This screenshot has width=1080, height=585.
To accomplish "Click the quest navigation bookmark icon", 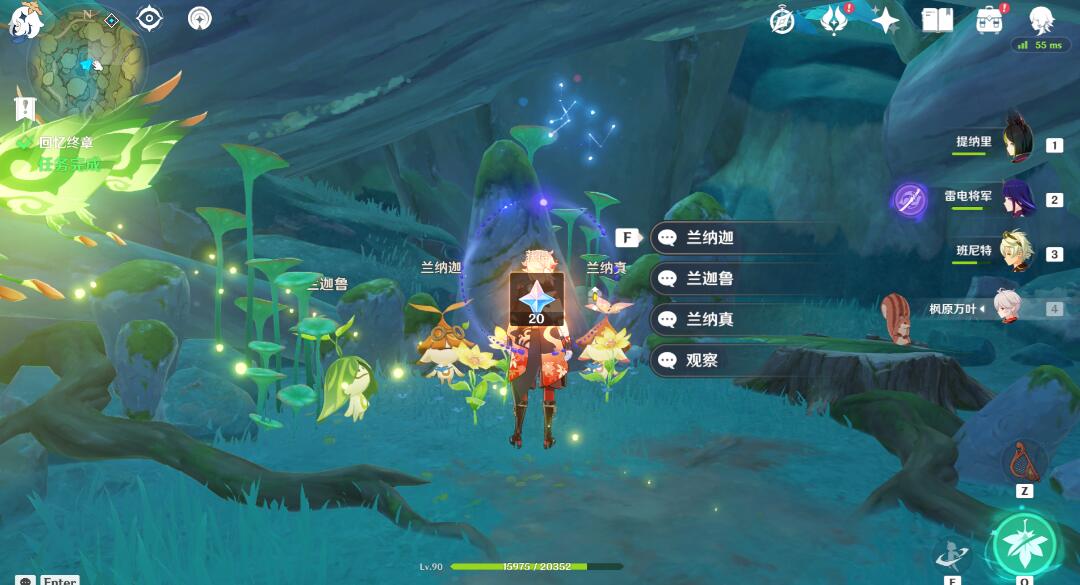I will [x=25, y=108].
